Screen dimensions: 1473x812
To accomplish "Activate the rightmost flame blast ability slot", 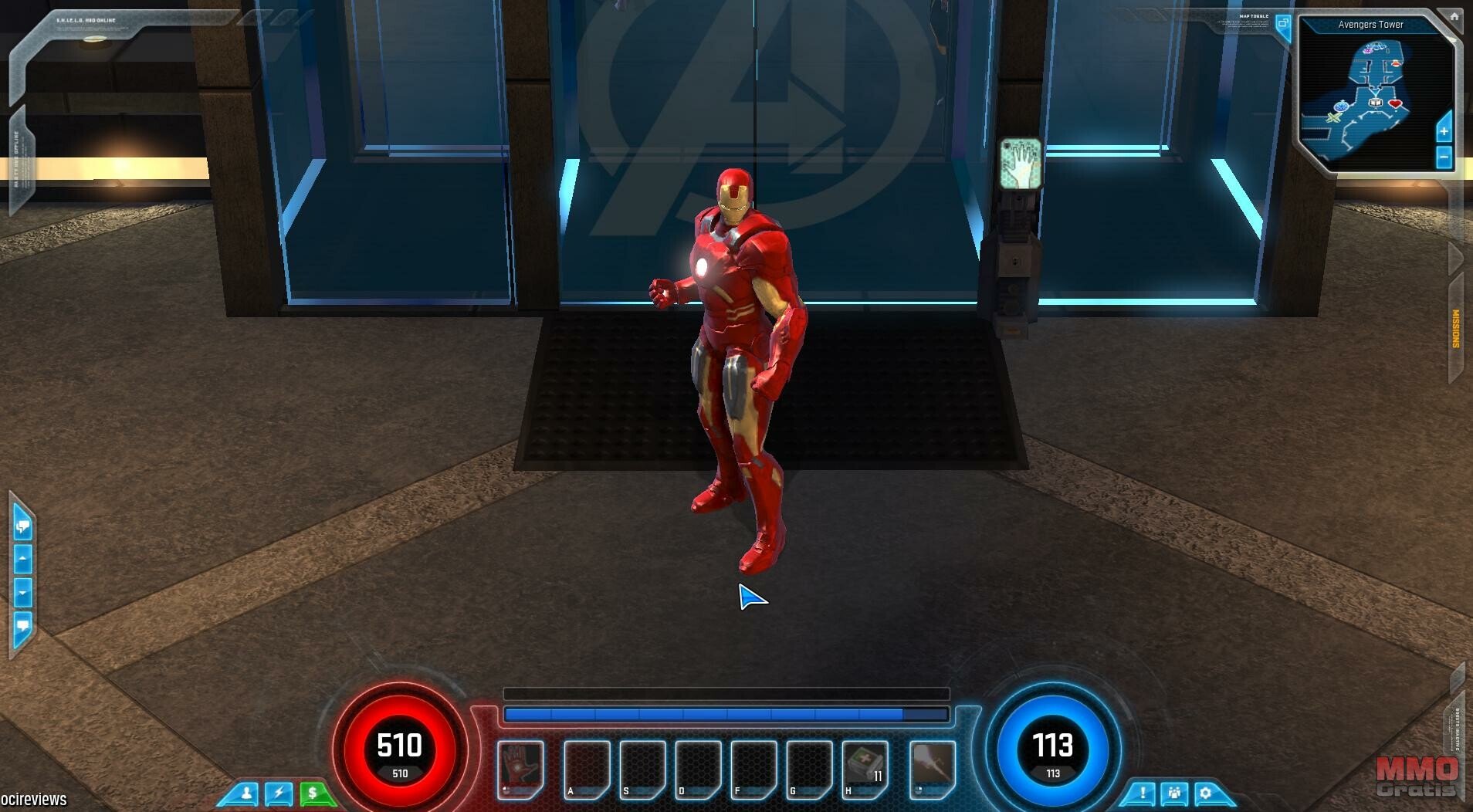I will point(932,768).
